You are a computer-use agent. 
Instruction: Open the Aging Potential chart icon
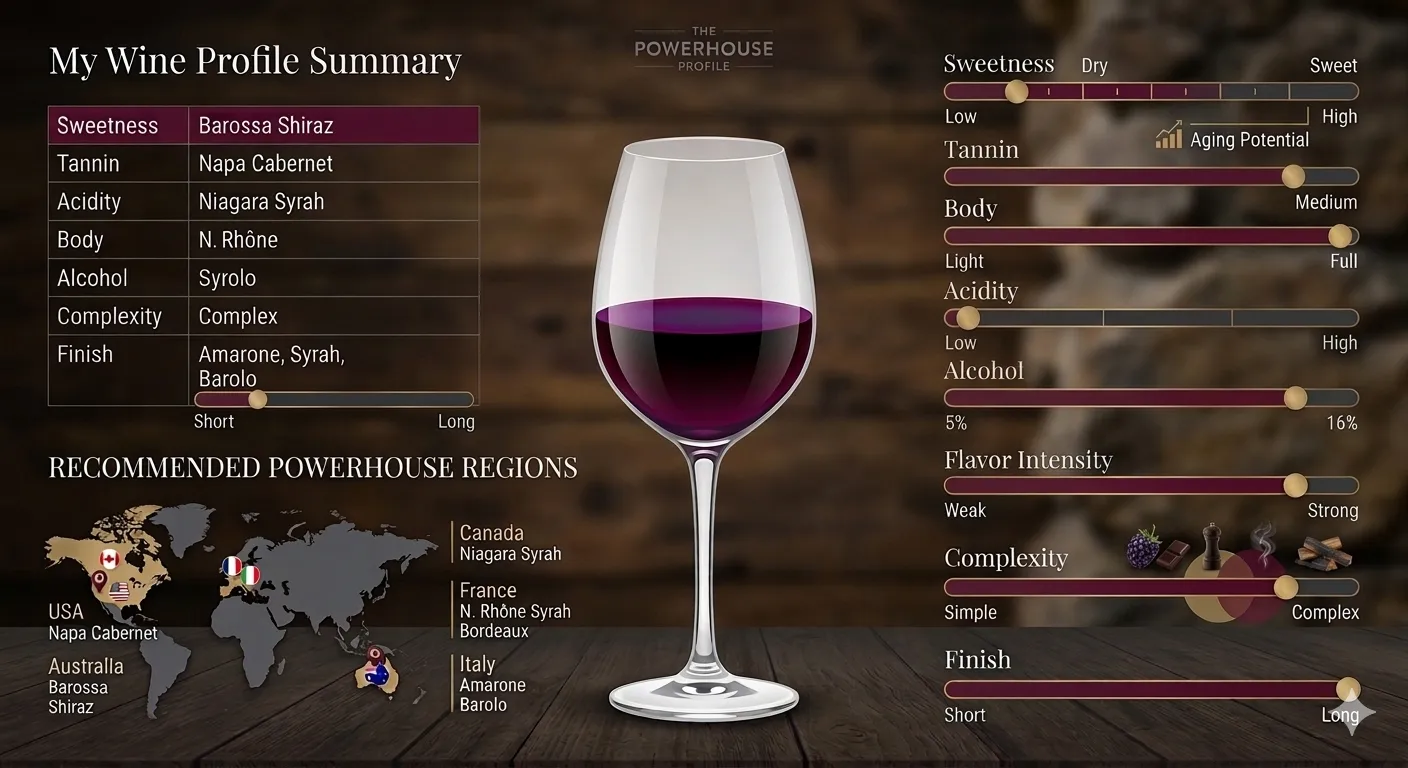tap(1168, 137)
